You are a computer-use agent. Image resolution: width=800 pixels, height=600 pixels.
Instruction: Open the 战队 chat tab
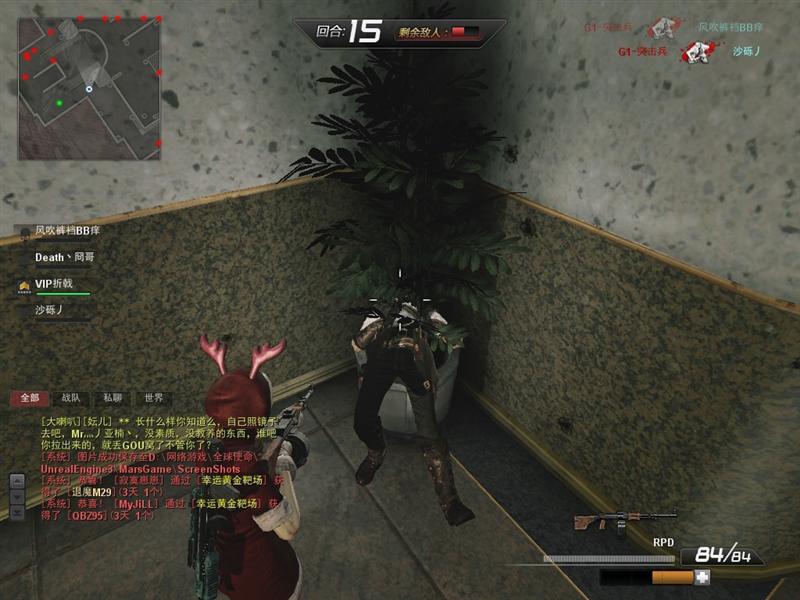[71, 398]
